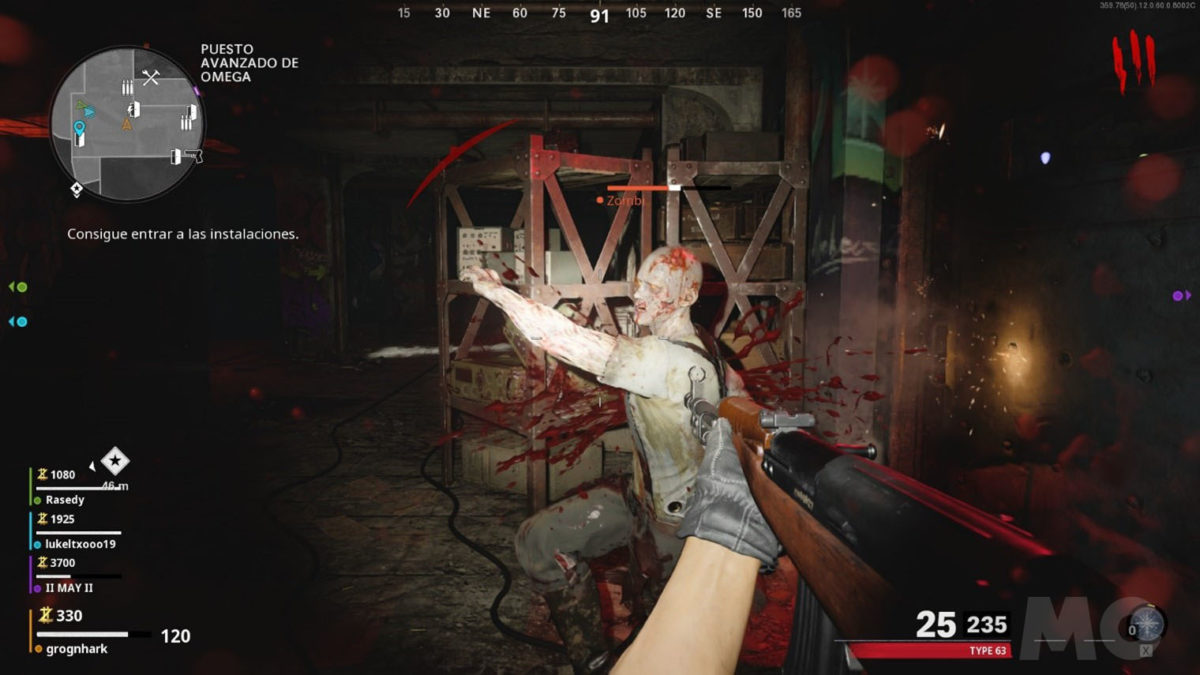
Task: Select the star objective waypoint marker
Action: (116, 461)
